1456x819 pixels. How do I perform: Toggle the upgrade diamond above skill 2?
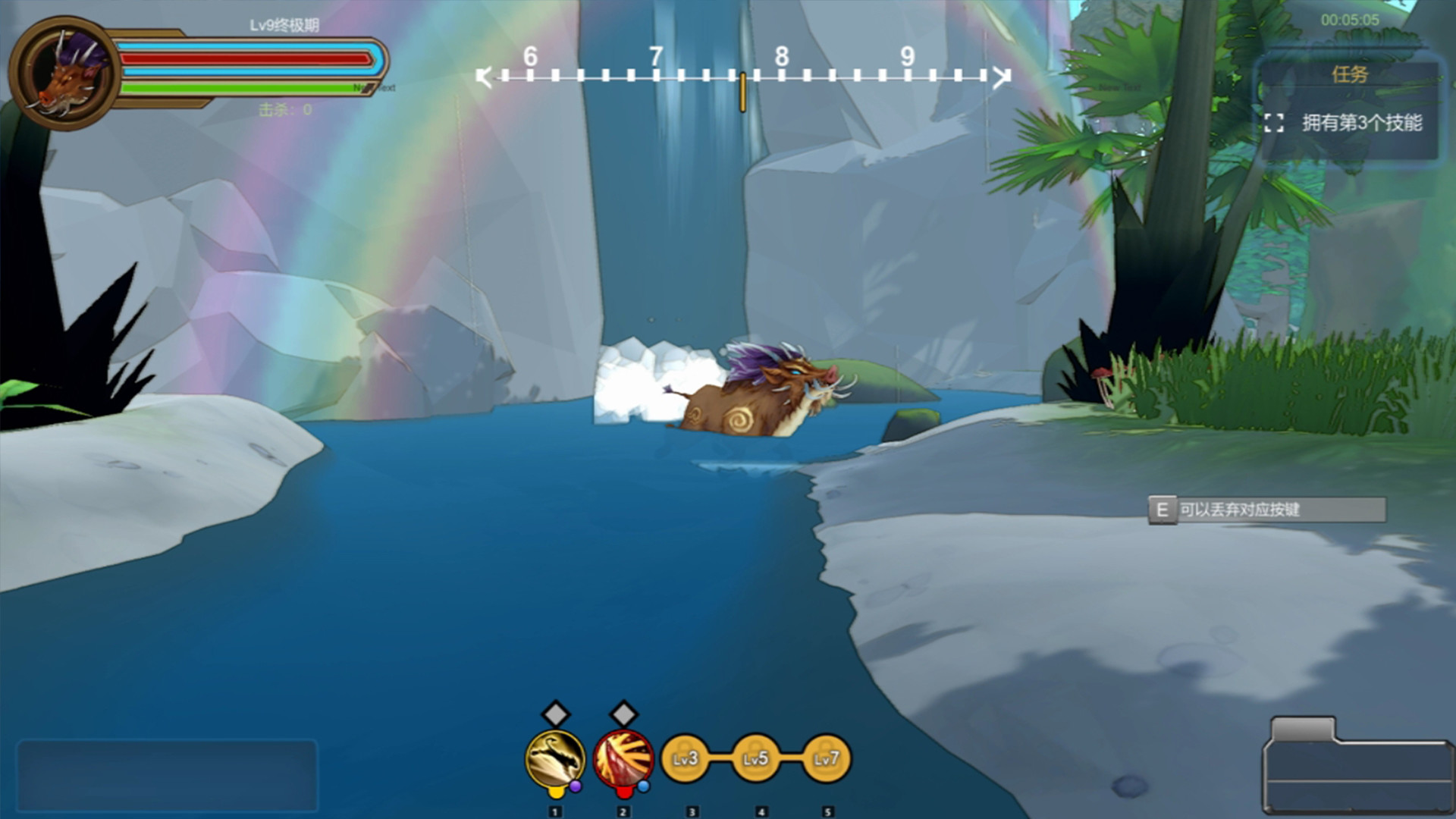point(623,714)
